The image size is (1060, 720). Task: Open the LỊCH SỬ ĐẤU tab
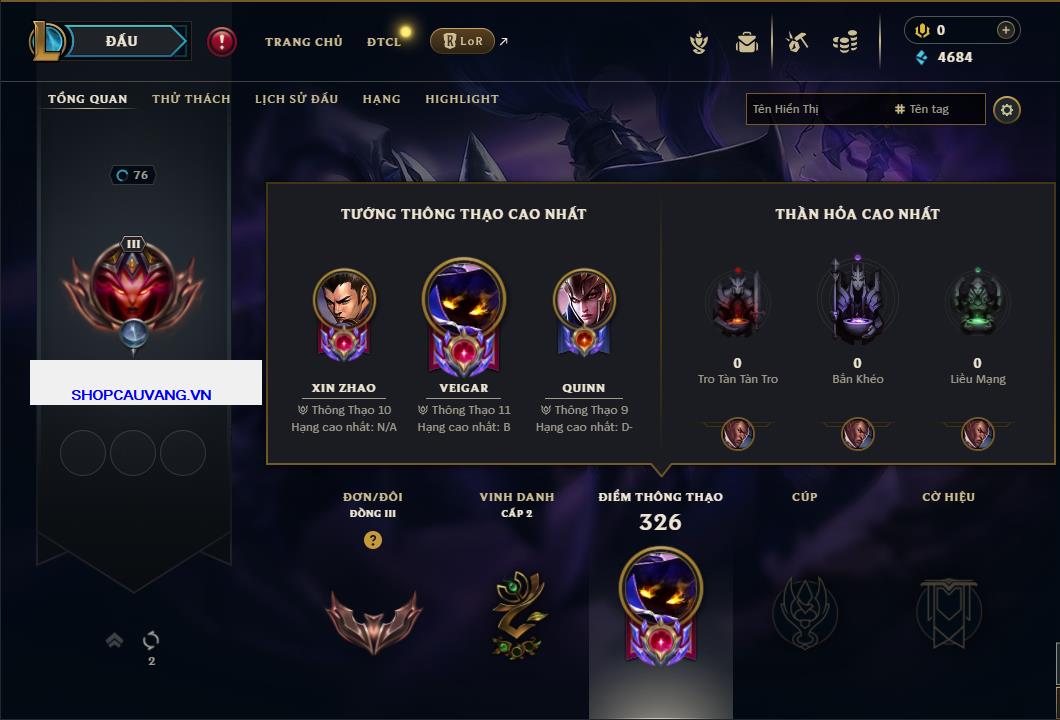tap(296, 99)
